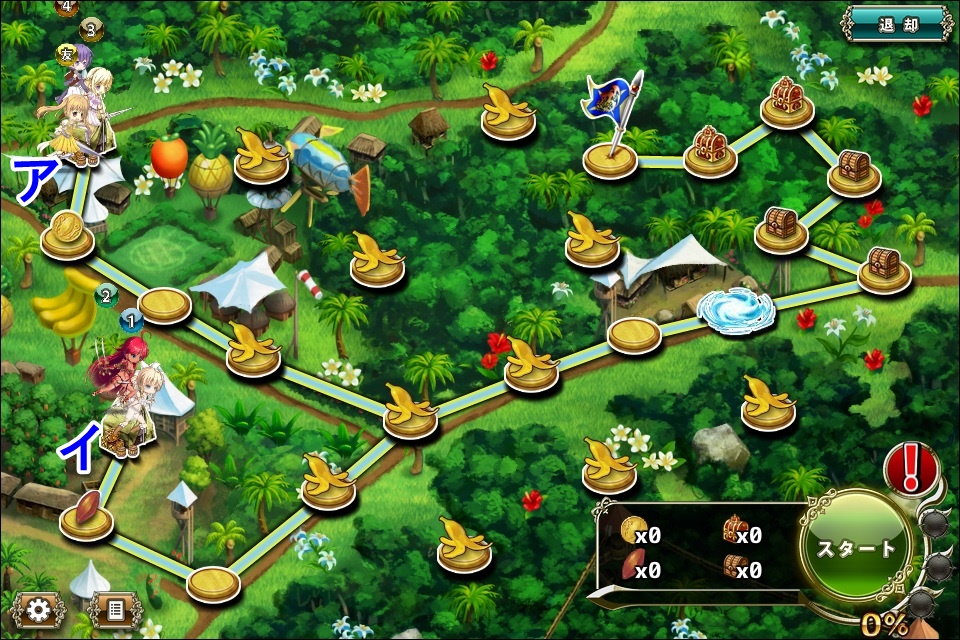
Task: Click the 退却 retreat button
Action: click(897, 22)
